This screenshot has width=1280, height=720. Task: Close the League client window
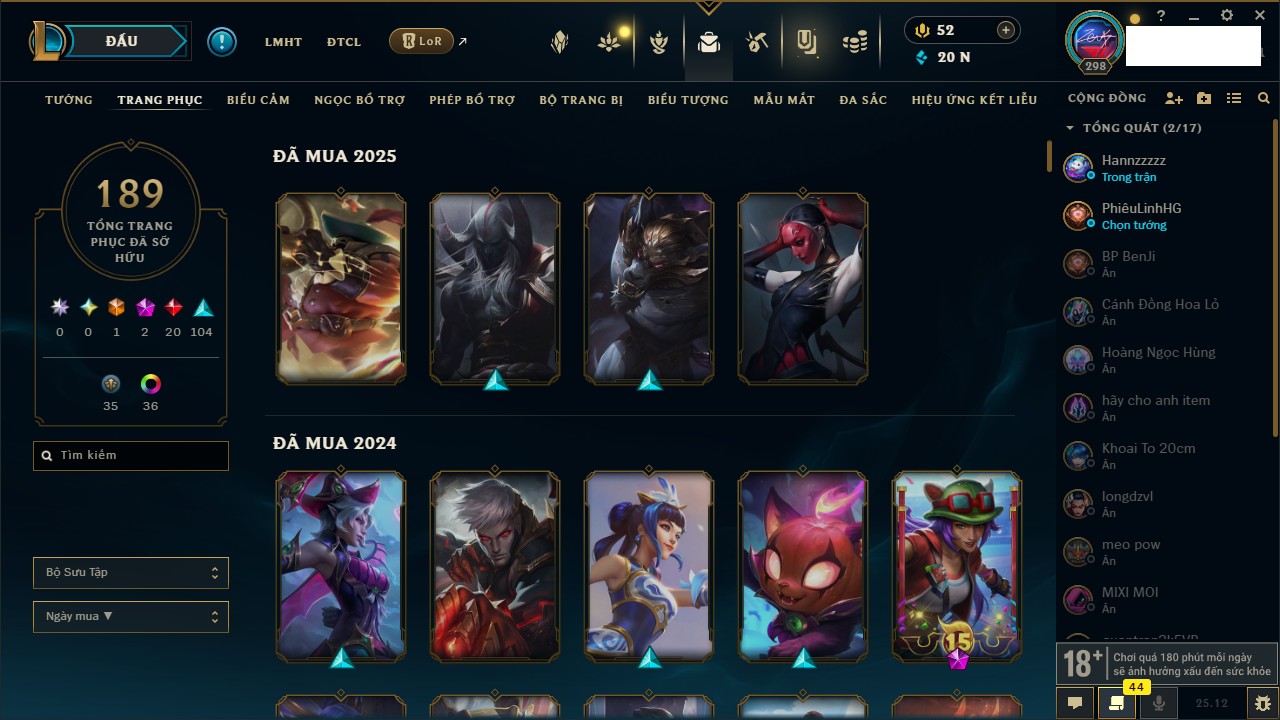[1260, 16]
